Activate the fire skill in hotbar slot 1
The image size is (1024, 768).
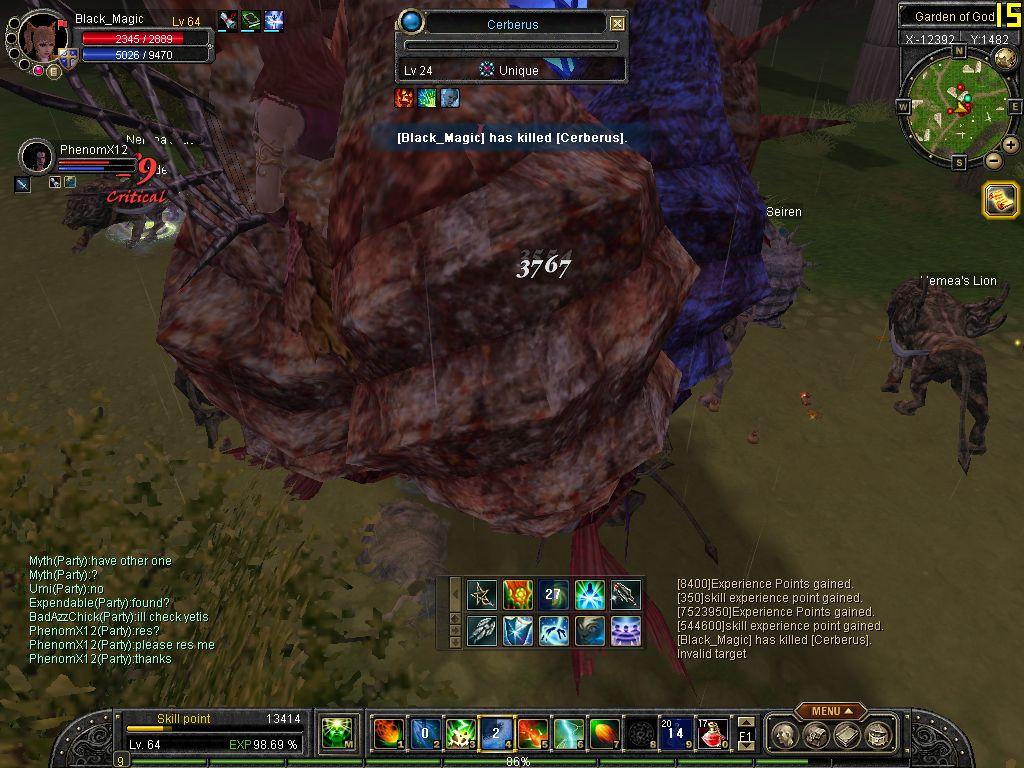tap(387, 734)
